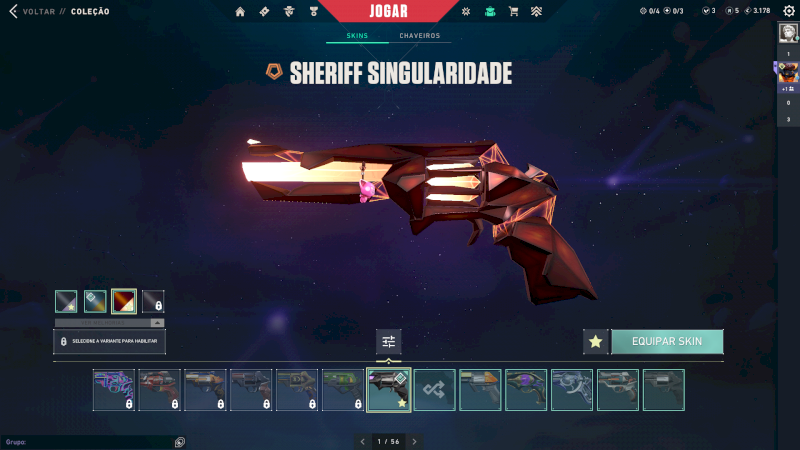This screenshot has height=450, width=800.
Task: Select the pink-blue locked Sheriff skin thumbnail
Action: pos(114,390)
